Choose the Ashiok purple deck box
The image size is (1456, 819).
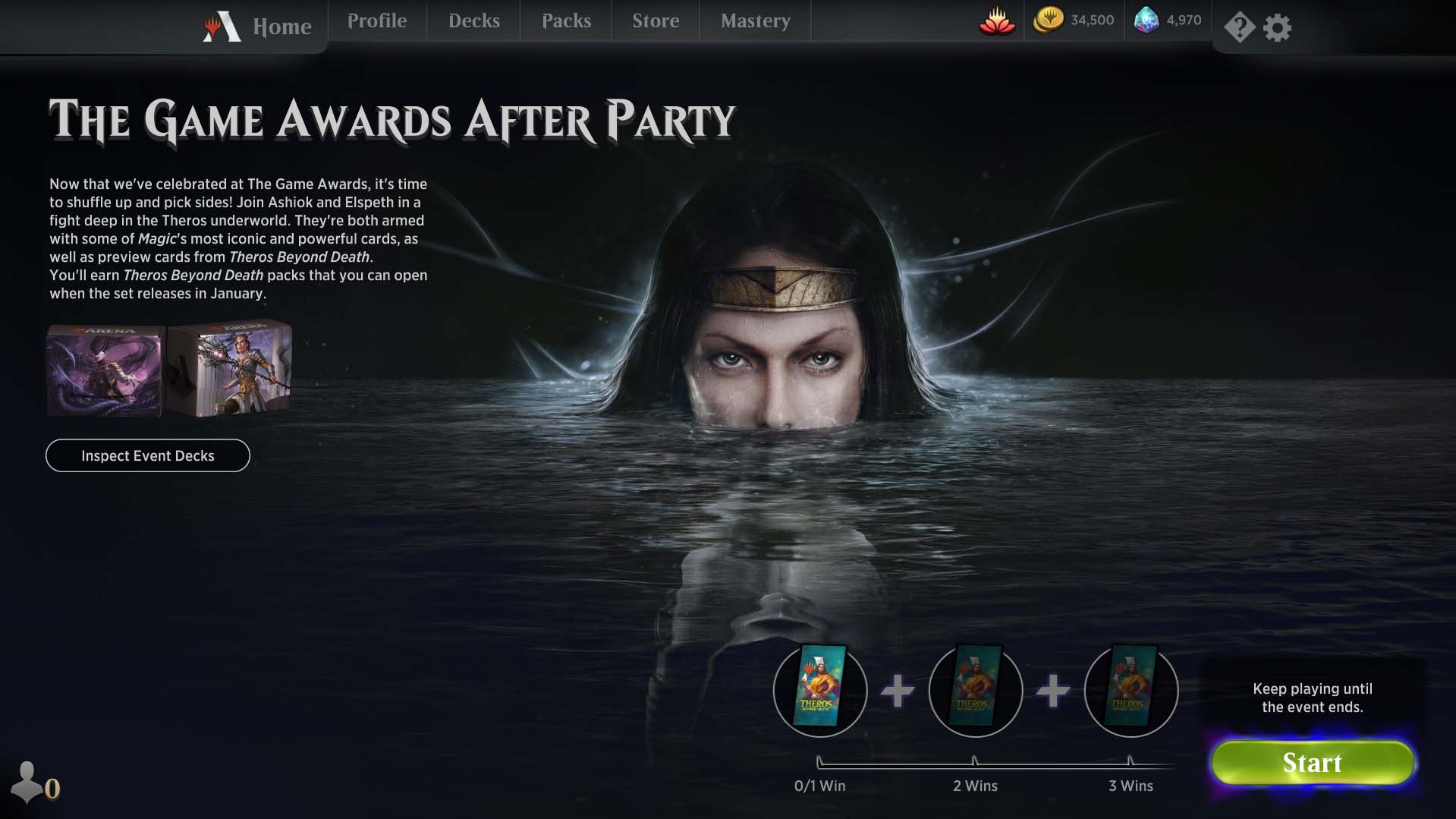click(x=105, y=371)
